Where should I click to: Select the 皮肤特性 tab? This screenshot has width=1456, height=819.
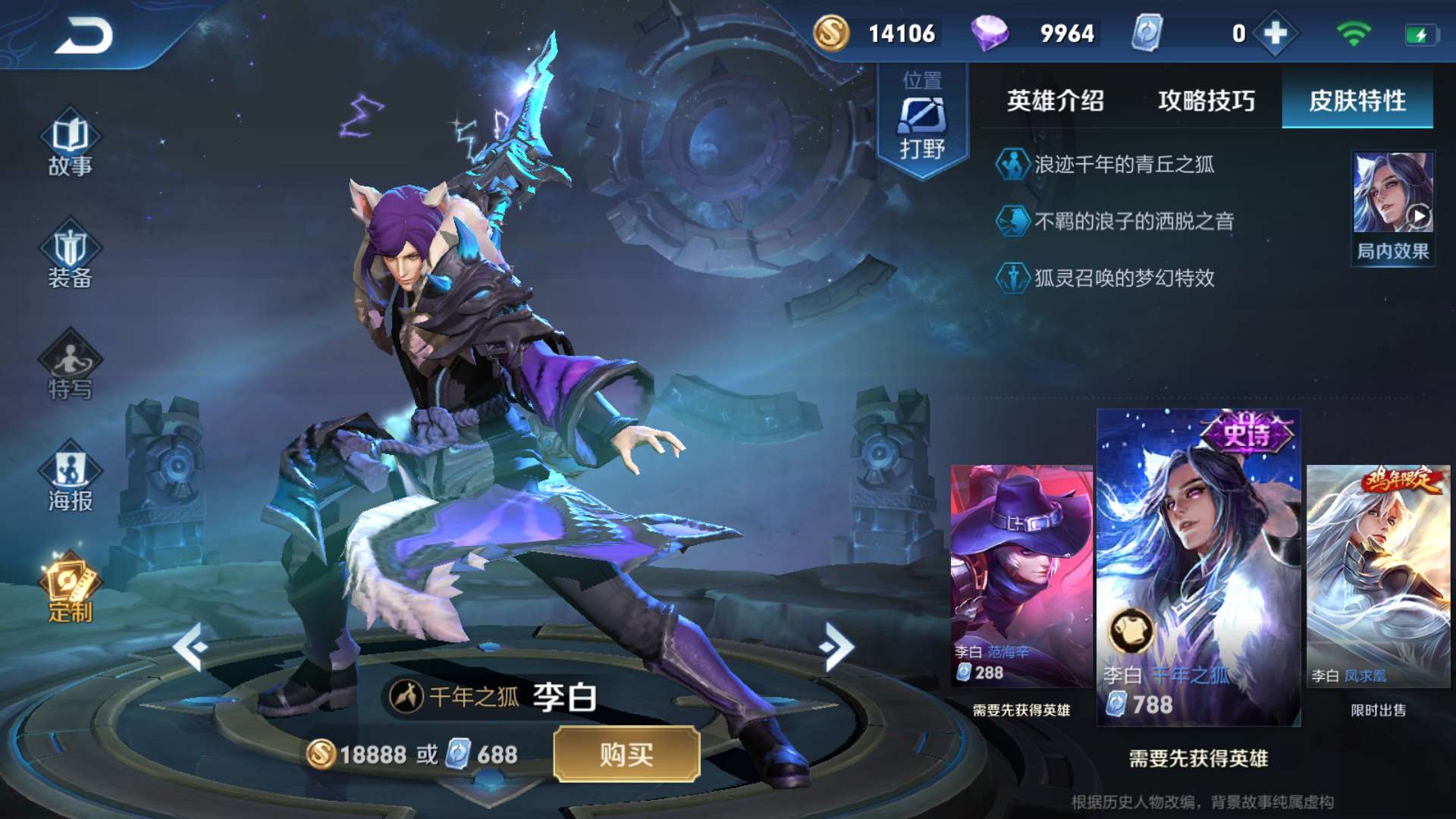(x=1357, y=101)
